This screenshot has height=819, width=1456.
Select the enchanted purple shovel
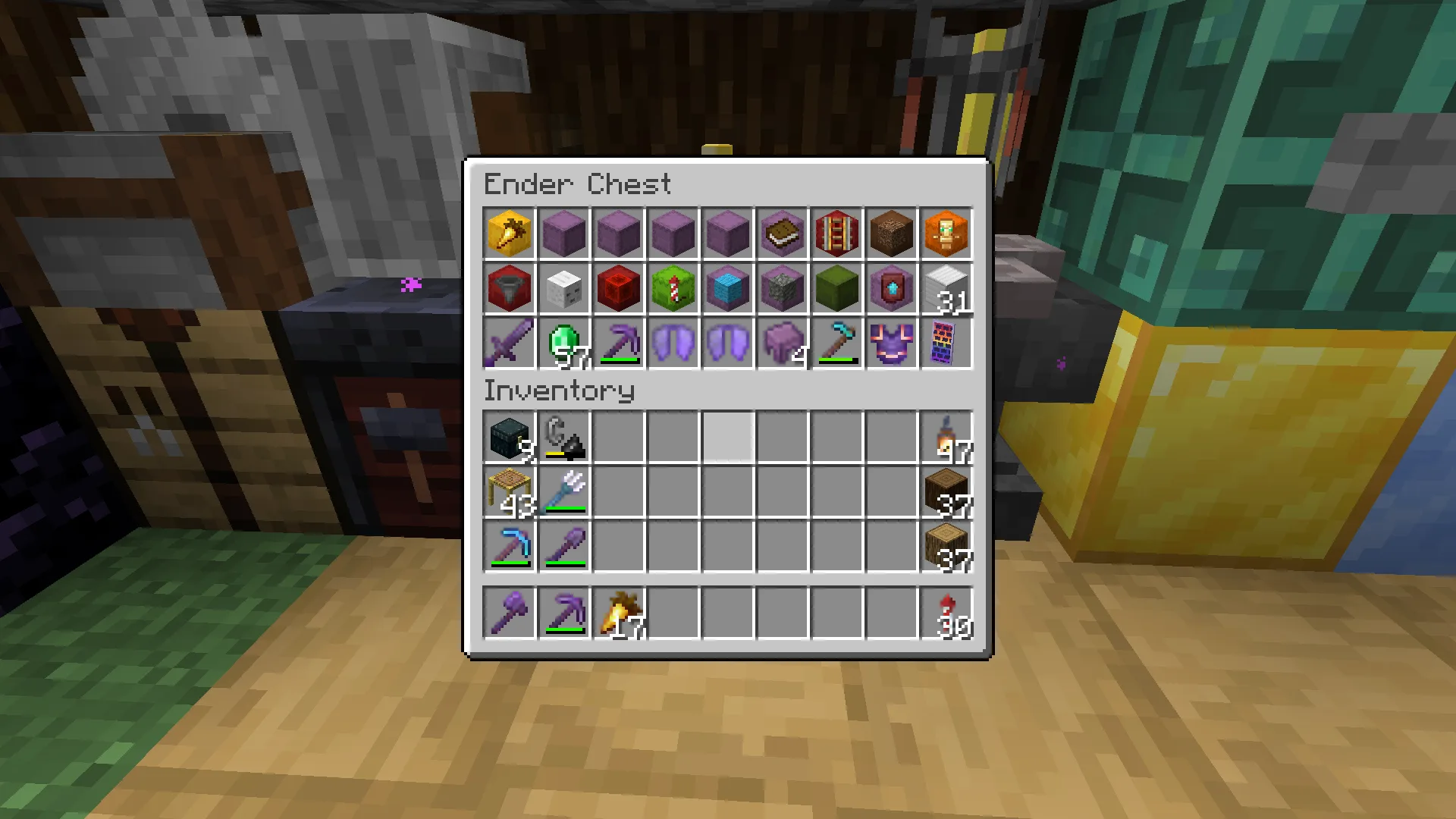click(563, 546)
